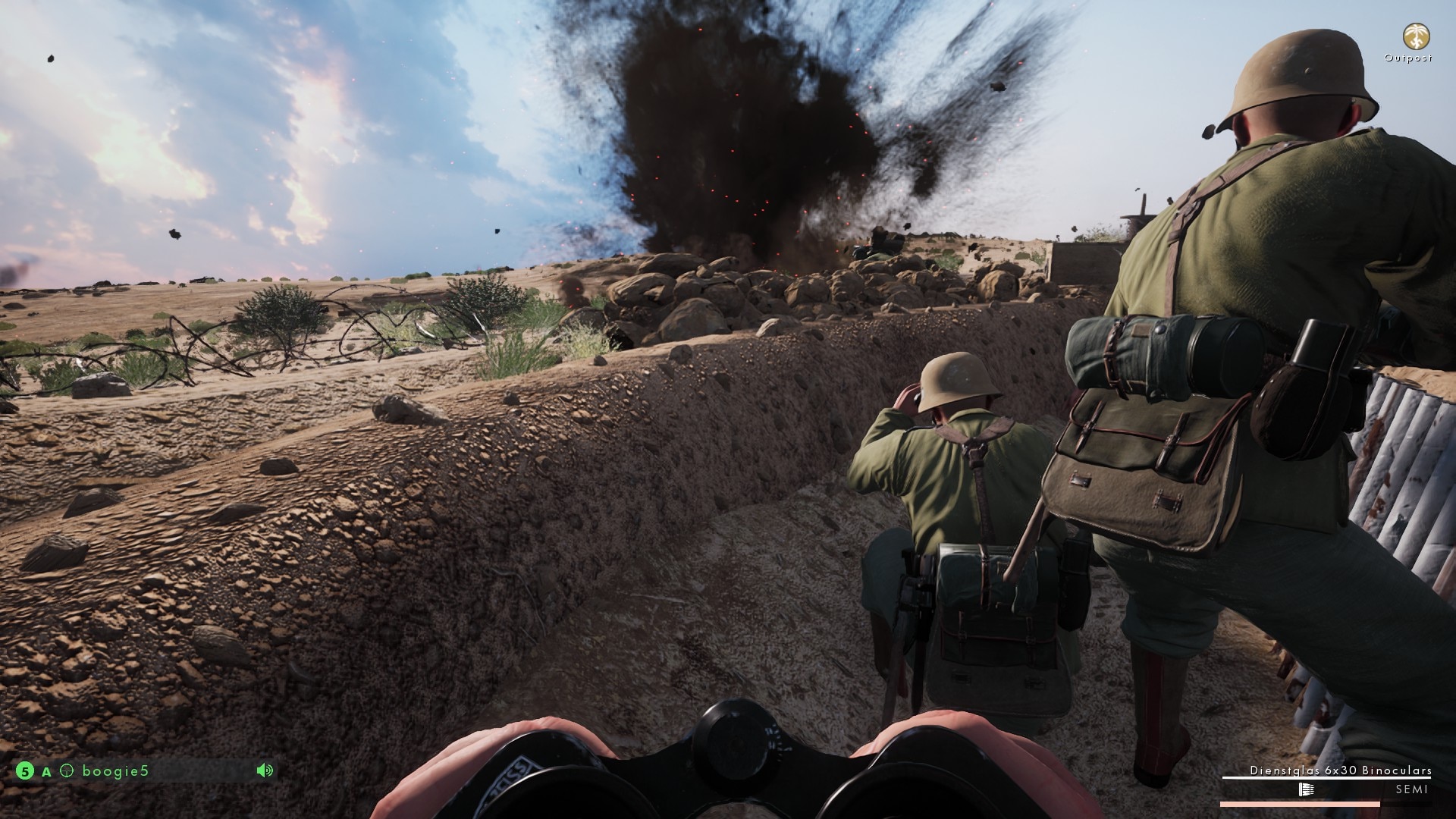This screenshot has height=819, width=1456.
Task: Click the crosshair marker beside boogie5
Action: tap(66, 770)
